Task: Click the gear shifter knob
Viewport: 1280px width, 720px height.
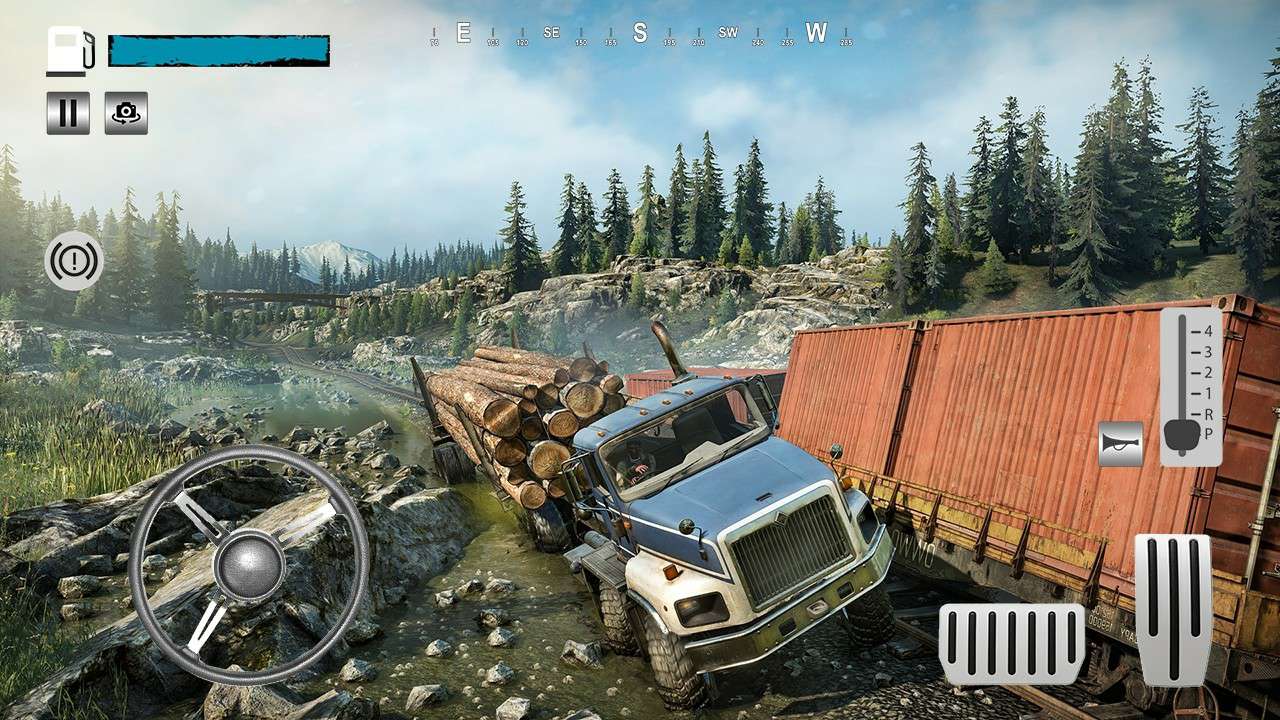Action: tap(1185, 434)
